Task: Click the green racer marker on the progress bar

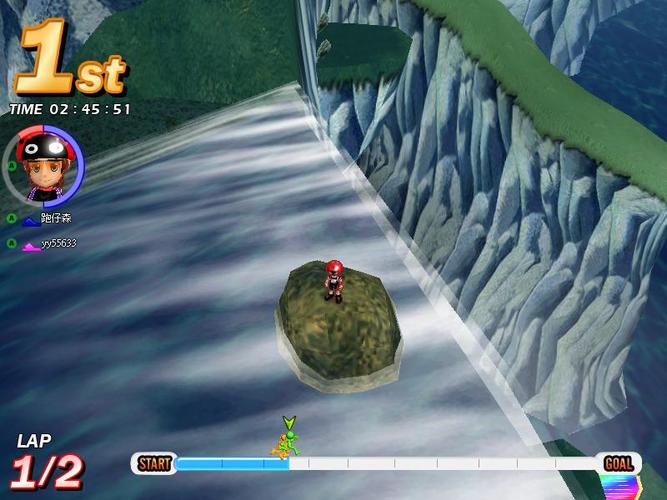Action: click(287, 441)
